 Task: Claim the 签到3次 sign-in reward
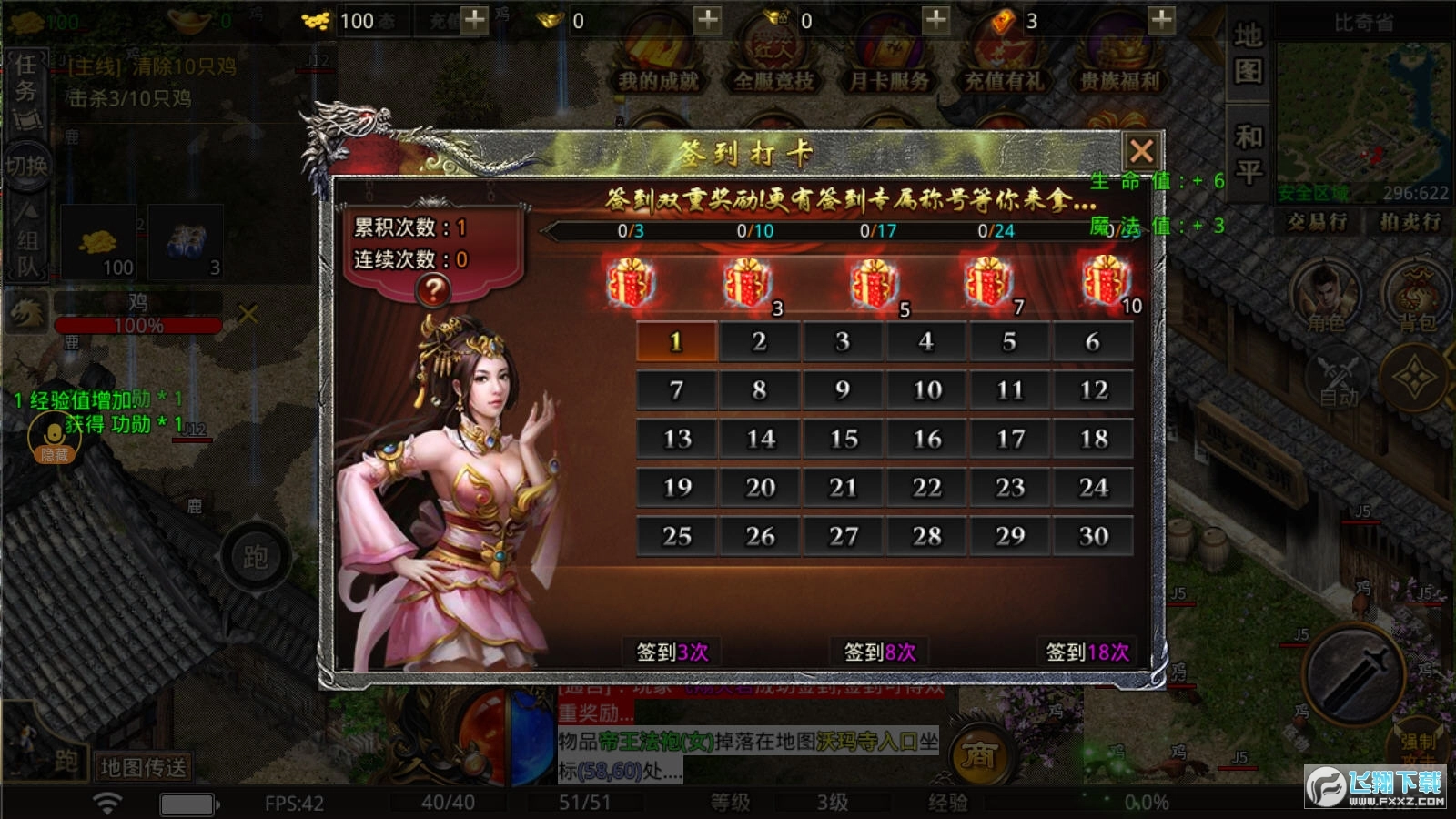tap(671, 652)
